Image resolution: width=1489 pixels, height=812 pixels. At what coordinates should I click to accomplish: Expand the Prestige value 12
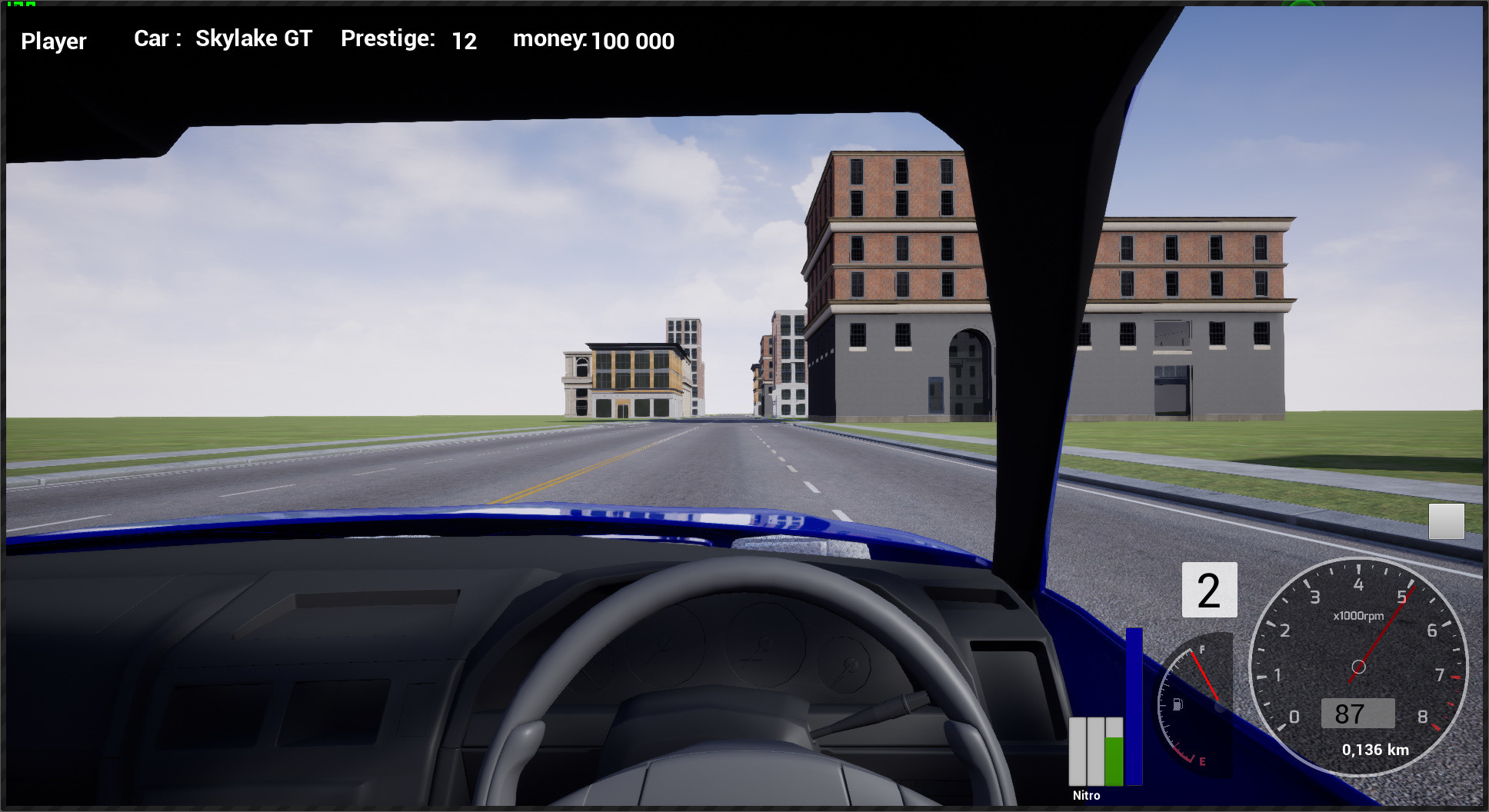click(x=465, y=42)
